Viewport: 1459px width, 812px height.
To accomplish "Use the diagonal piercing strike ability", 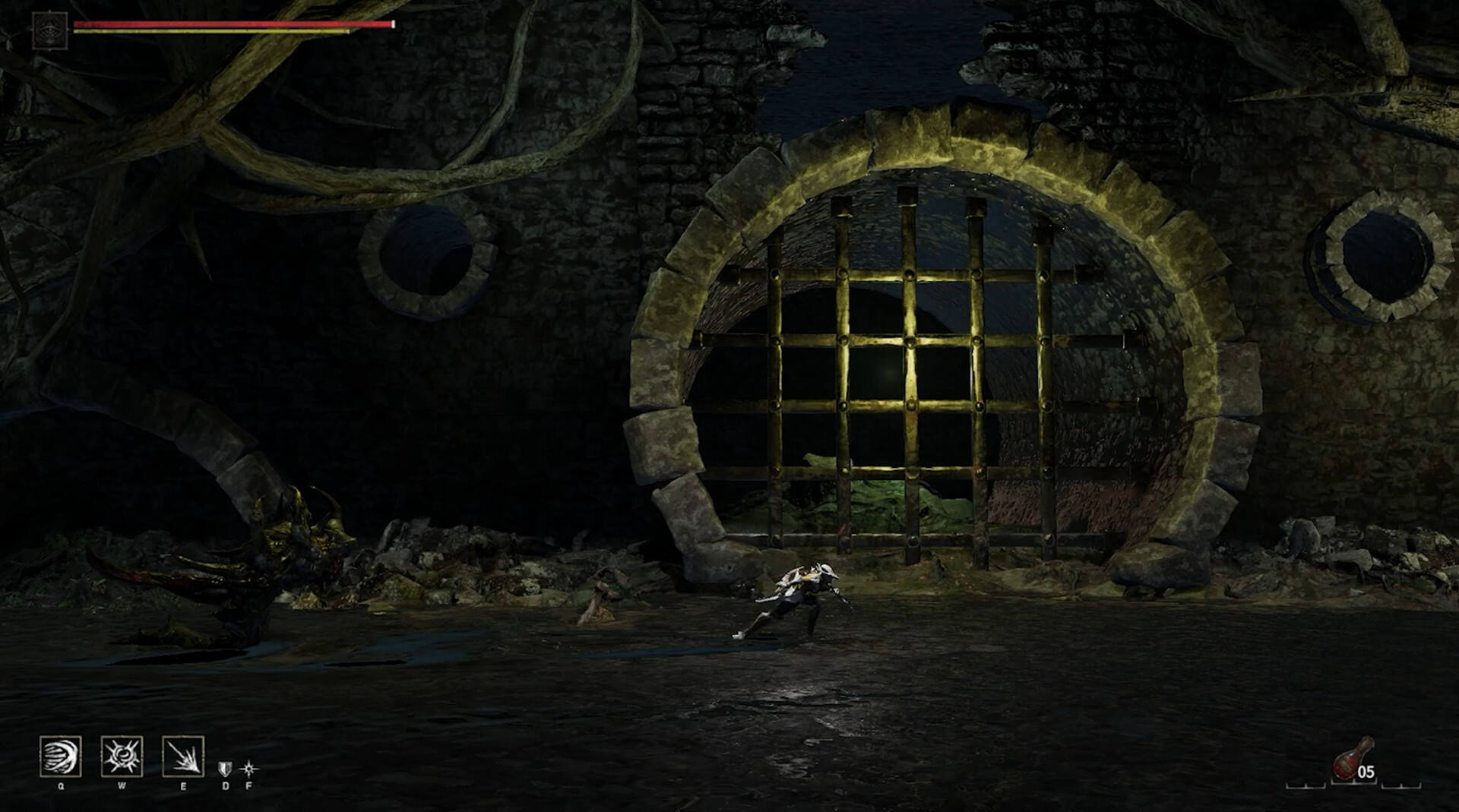I will coord(183,757).
